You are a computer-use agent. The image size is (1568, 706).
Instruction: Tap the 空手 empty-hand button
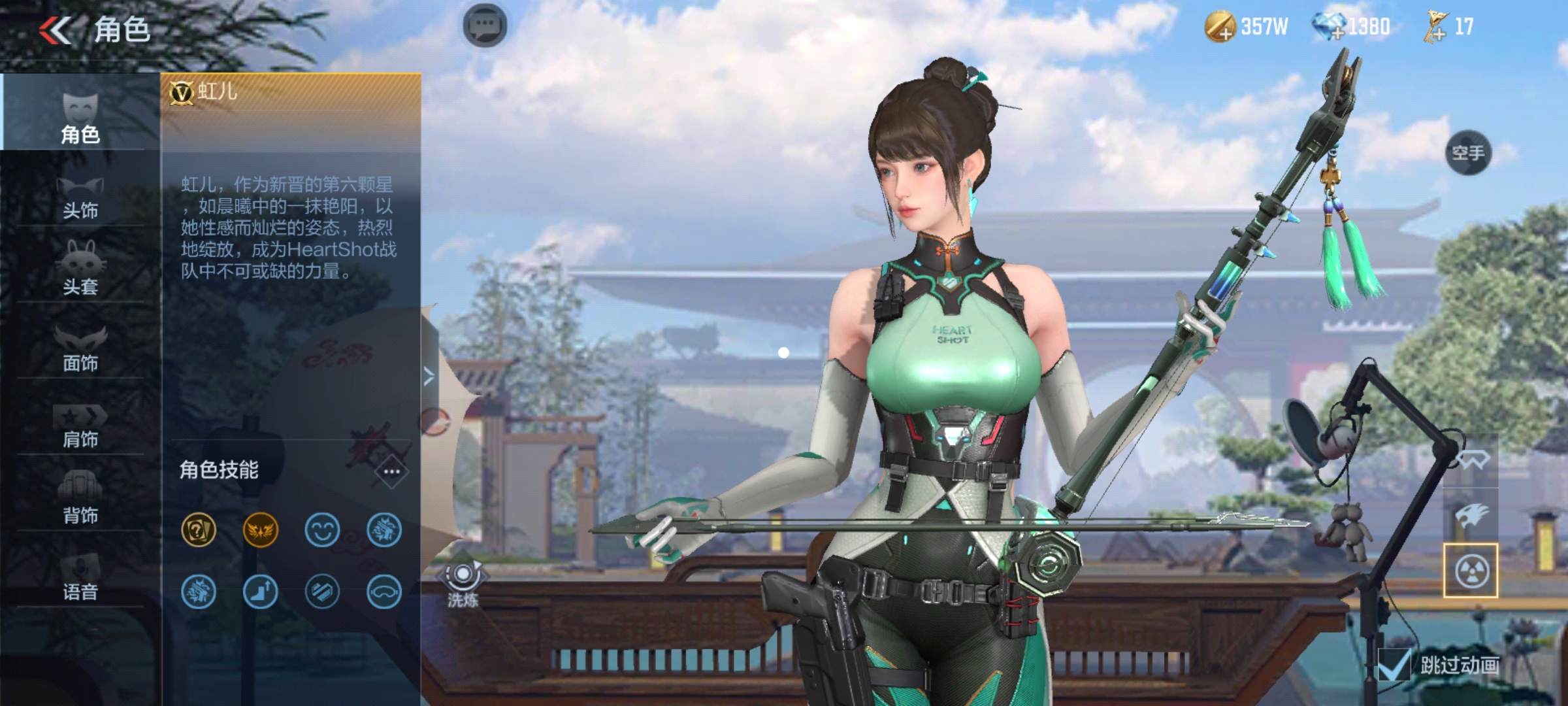1468,153
